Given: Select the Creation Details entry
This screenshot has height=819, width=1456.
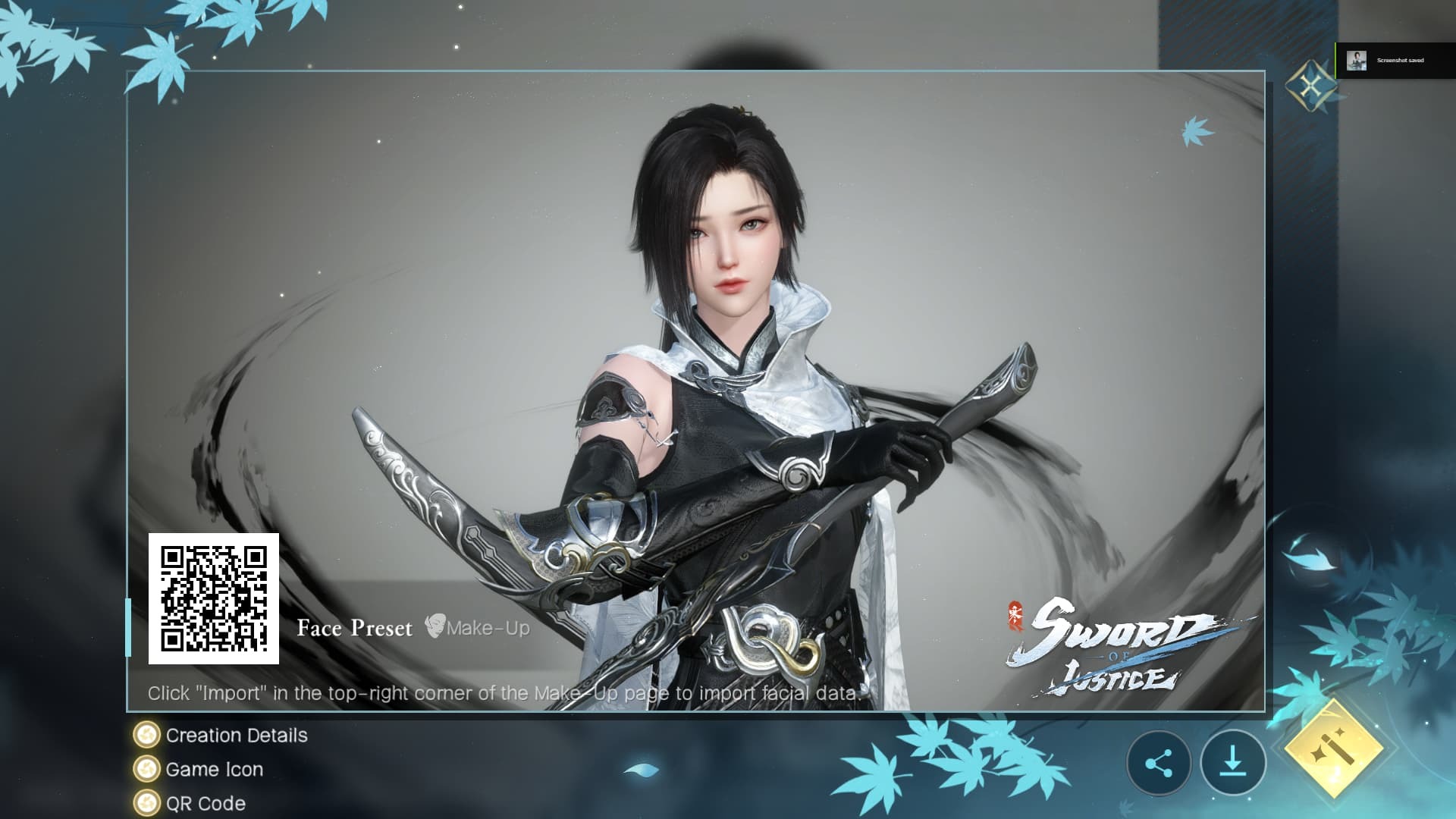Looking at the screenshot, I should (238, 735).
